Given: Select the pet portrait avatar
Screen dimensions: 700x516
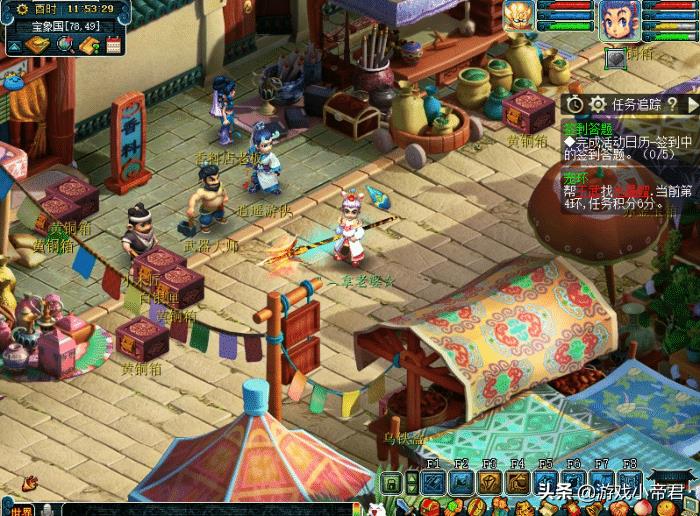Looking at the screenshot, I should tap(519, 16).
